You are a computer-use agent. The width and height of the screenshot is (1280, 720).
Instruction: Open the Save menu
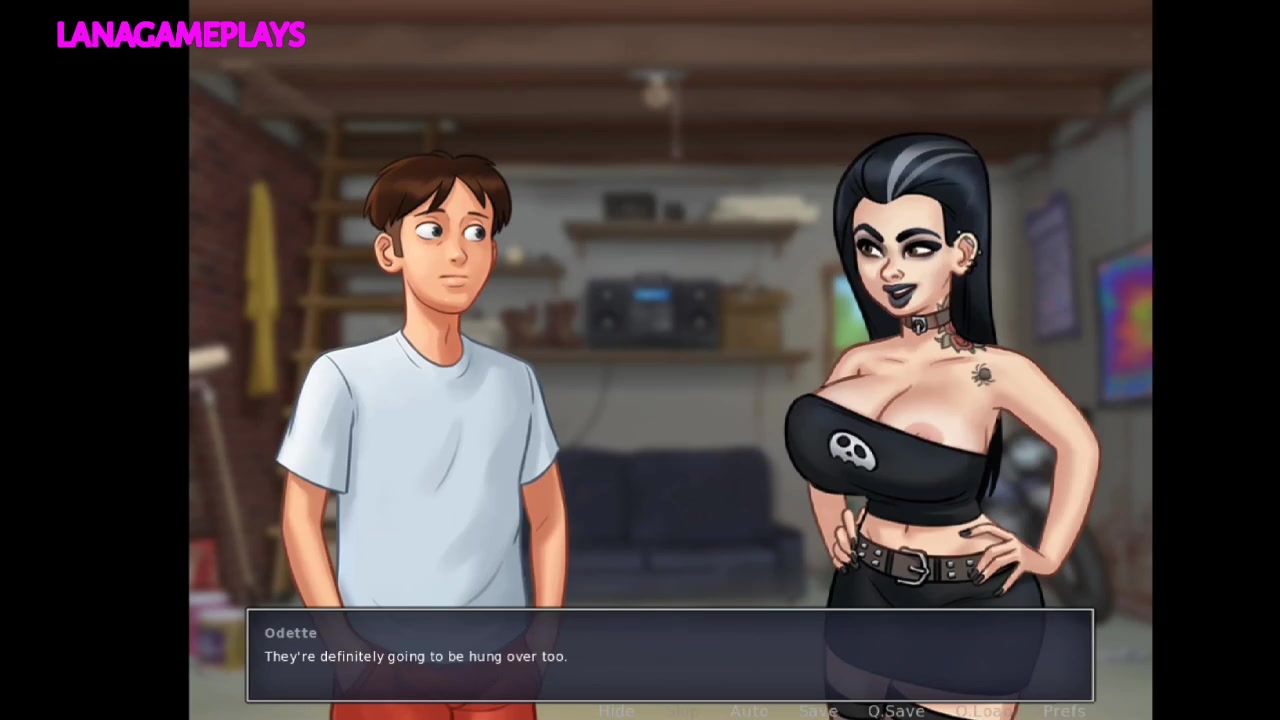(817, 711)
